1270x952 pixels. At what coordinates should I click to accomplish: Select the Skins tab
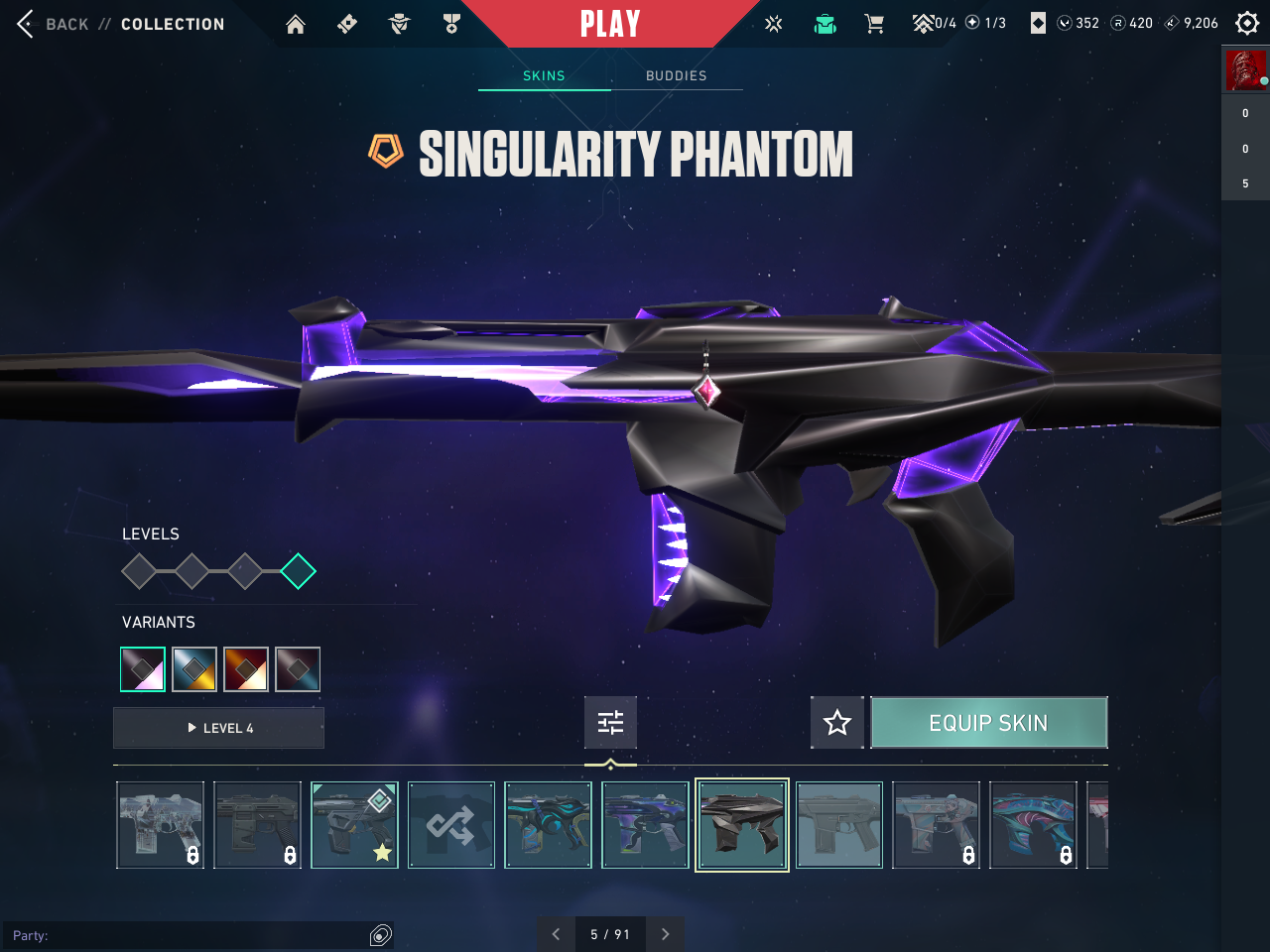(544, 75)
